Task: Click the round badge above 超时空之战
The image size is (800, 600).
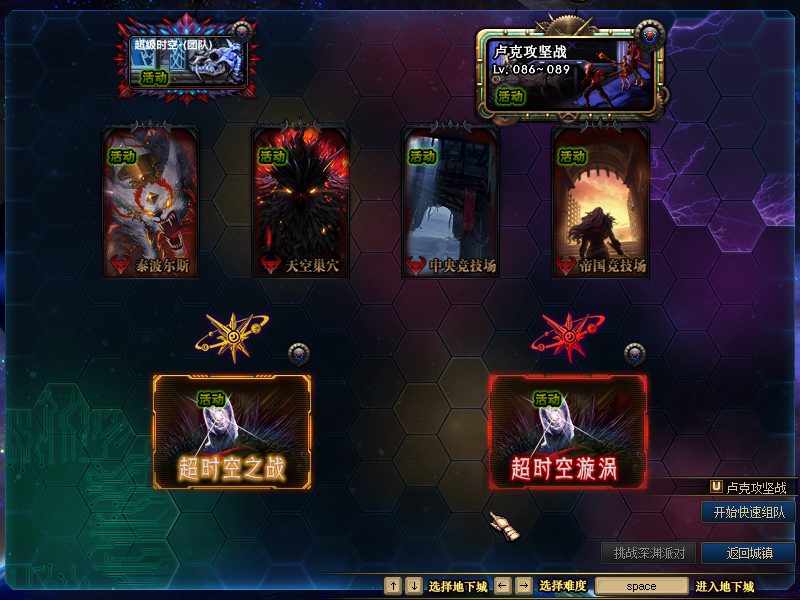Action: [x=298, y=354]
